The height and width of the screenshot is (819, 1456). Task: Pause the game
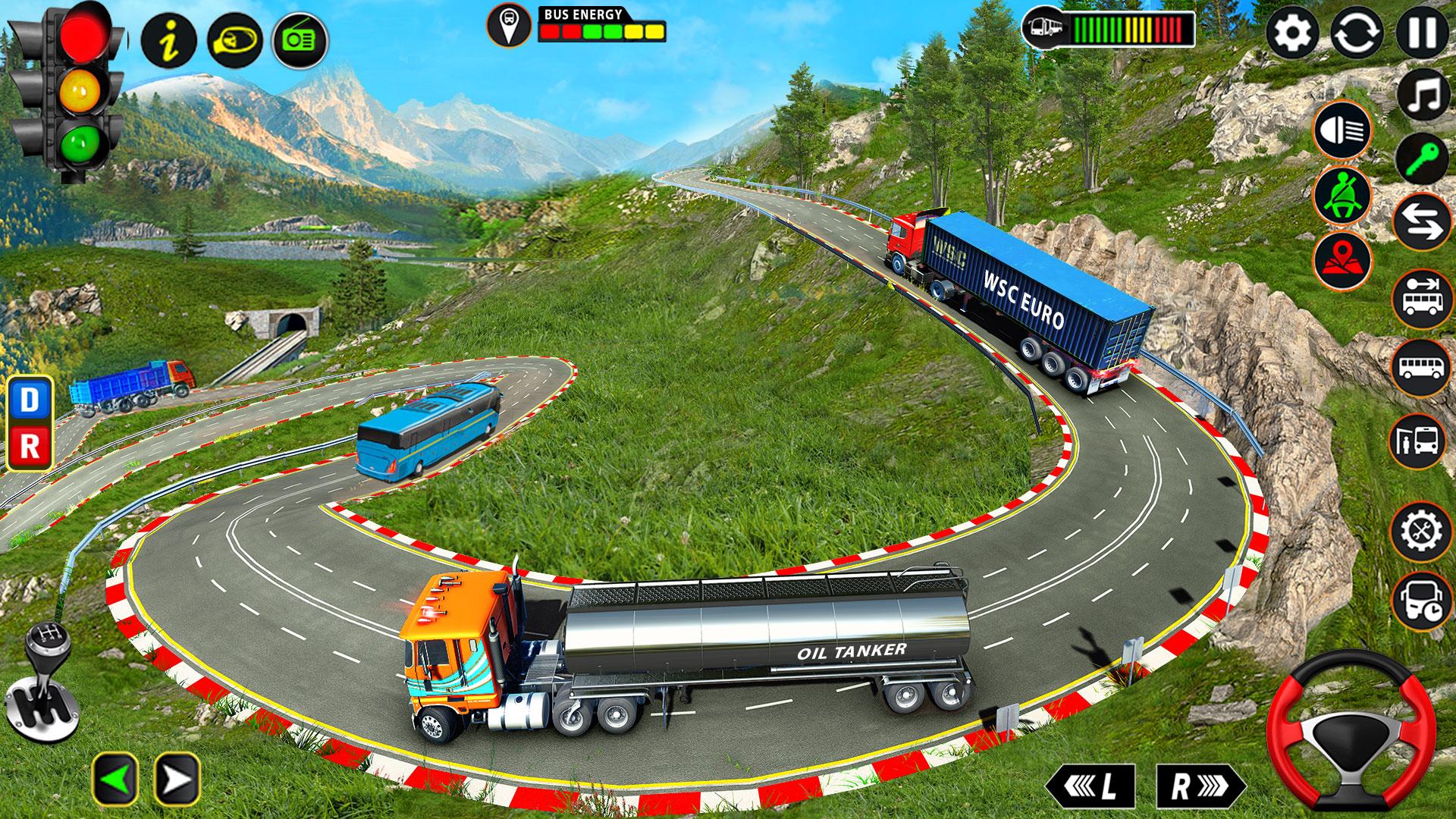(1422, 33)
